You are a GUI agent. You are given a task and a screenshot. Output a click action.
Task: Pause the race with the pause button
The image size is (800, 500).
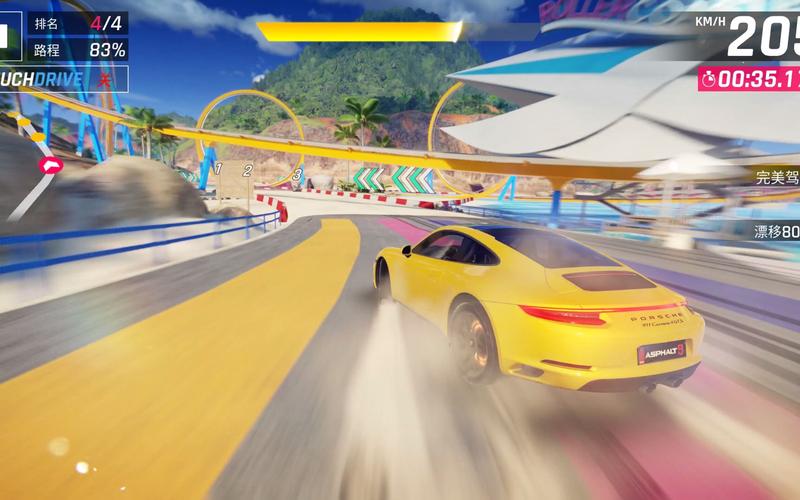pyautogui.click(x=8, y=35)
